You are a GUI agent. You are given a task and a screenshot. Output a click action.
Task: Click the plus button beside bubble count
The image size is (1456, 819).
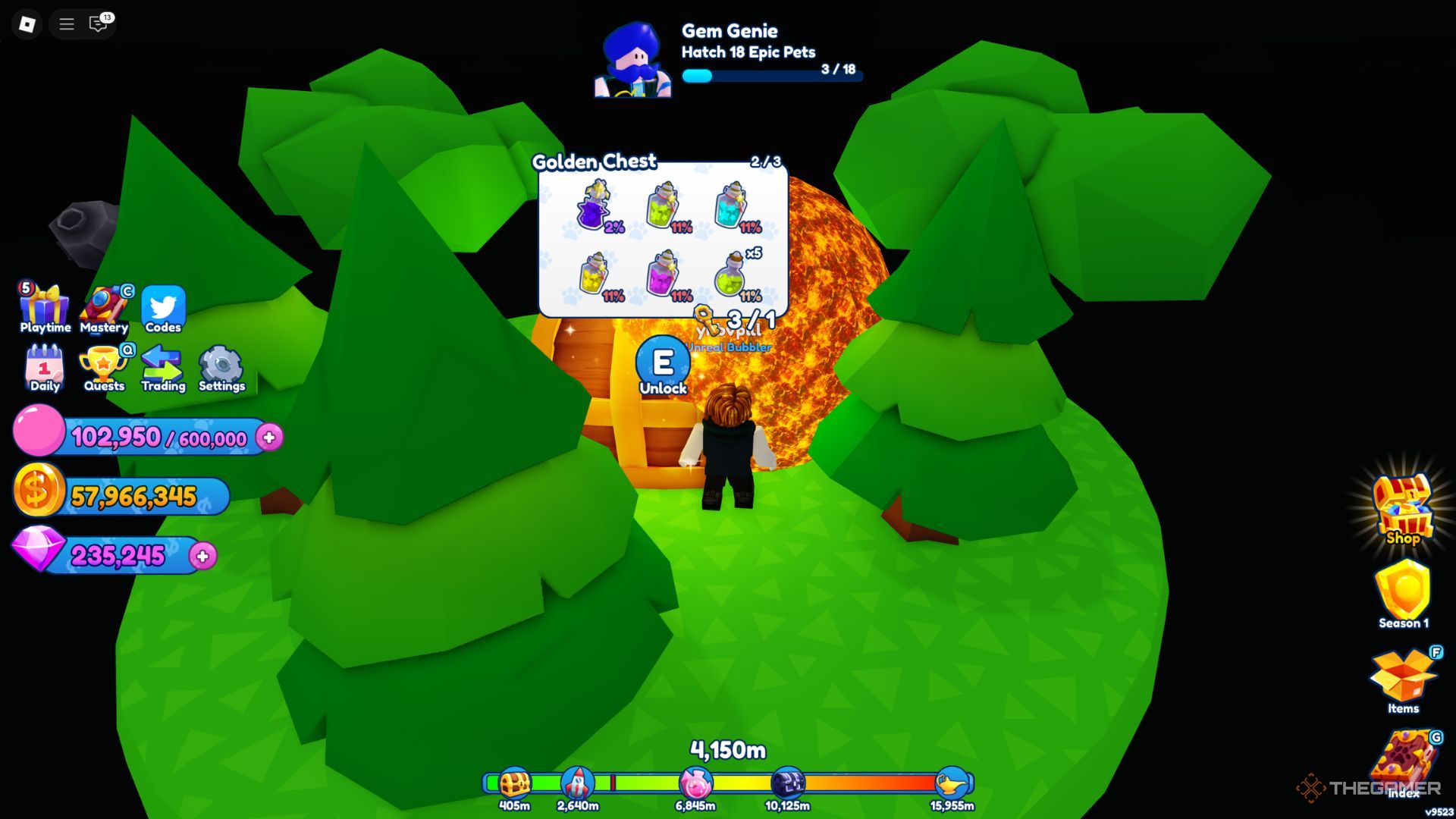tap(269, 438)
